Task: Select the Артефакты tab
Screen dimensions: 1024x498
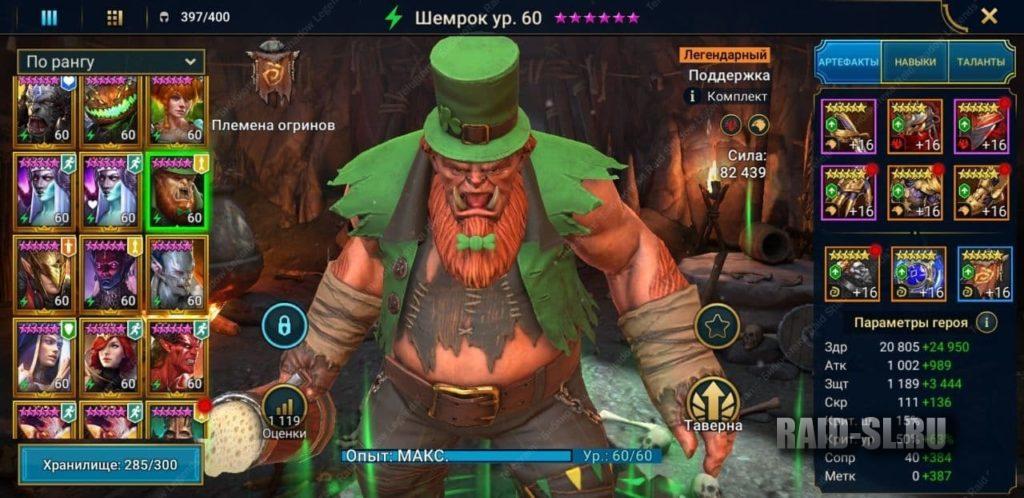Action: [848, 62]
